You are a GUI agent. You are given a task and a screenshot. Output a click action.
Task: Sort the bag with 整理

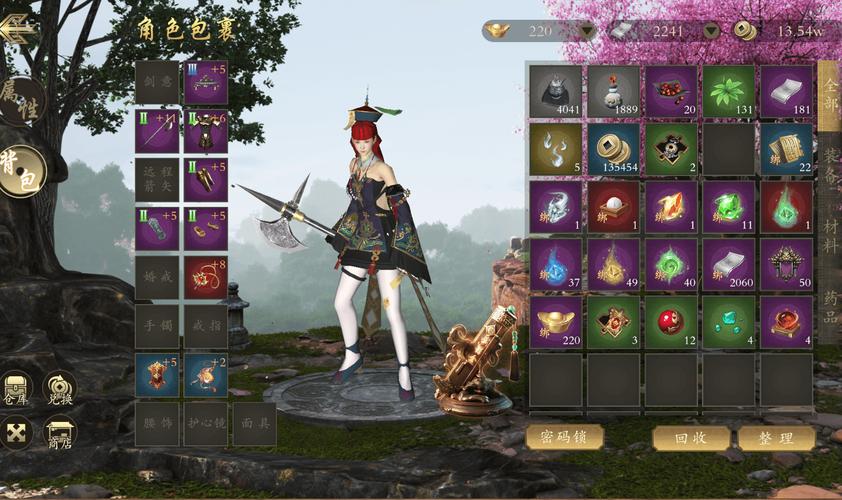coord(777,438)
